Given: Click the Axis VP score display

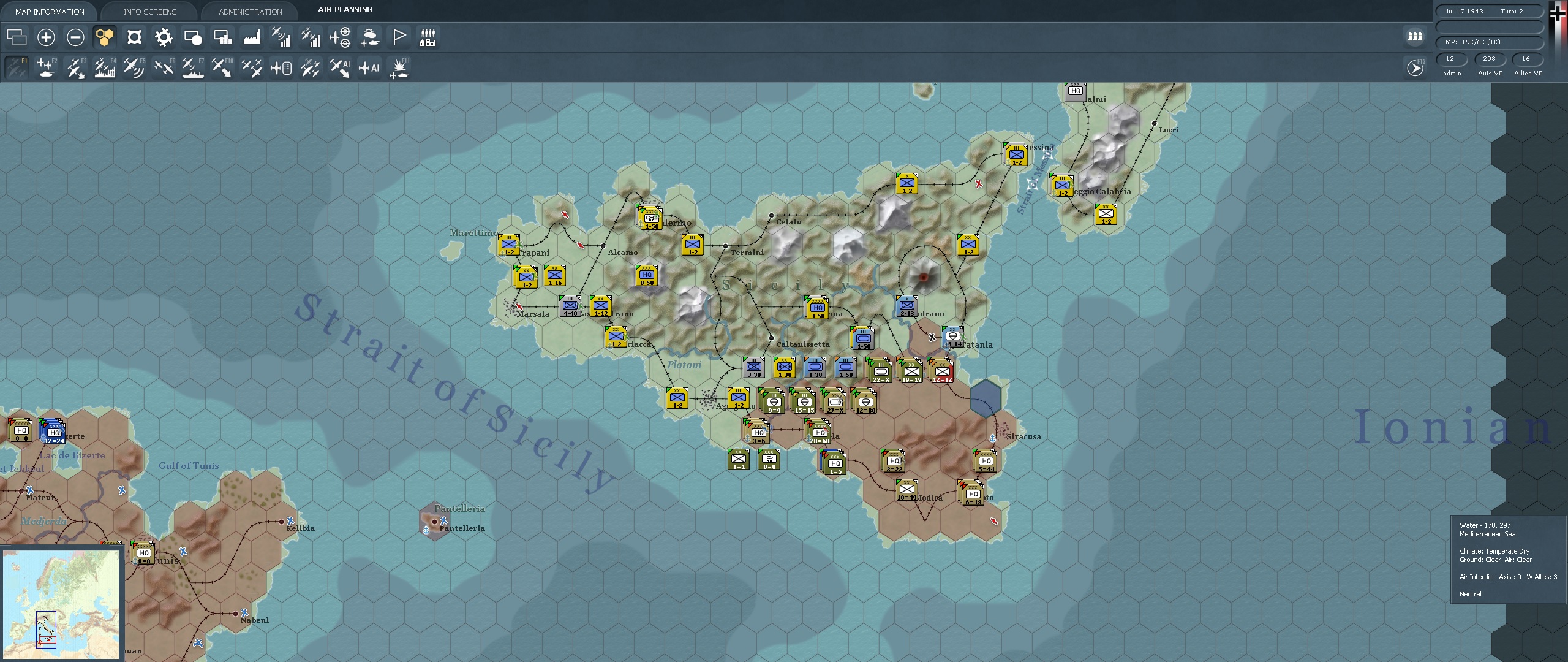Looking at the screenshot, I should tap(1490, 59).
